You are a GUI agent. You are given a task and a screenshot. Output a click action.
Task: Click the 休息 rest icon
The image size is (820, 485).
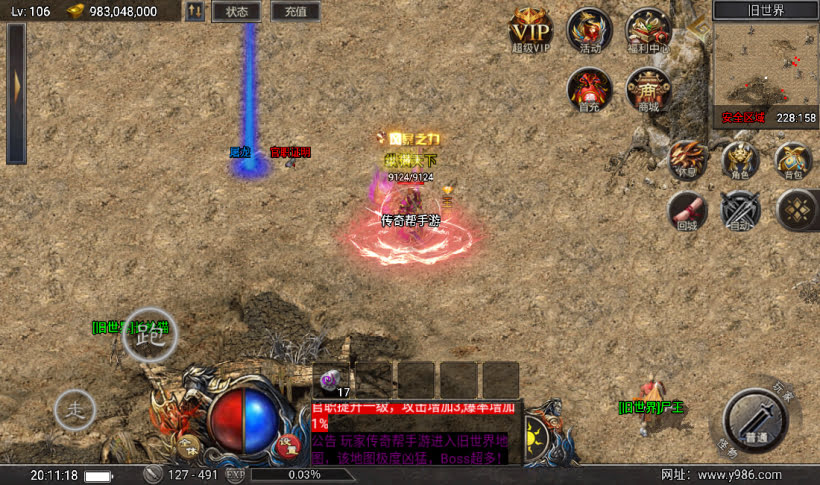(x=689, y=160)
